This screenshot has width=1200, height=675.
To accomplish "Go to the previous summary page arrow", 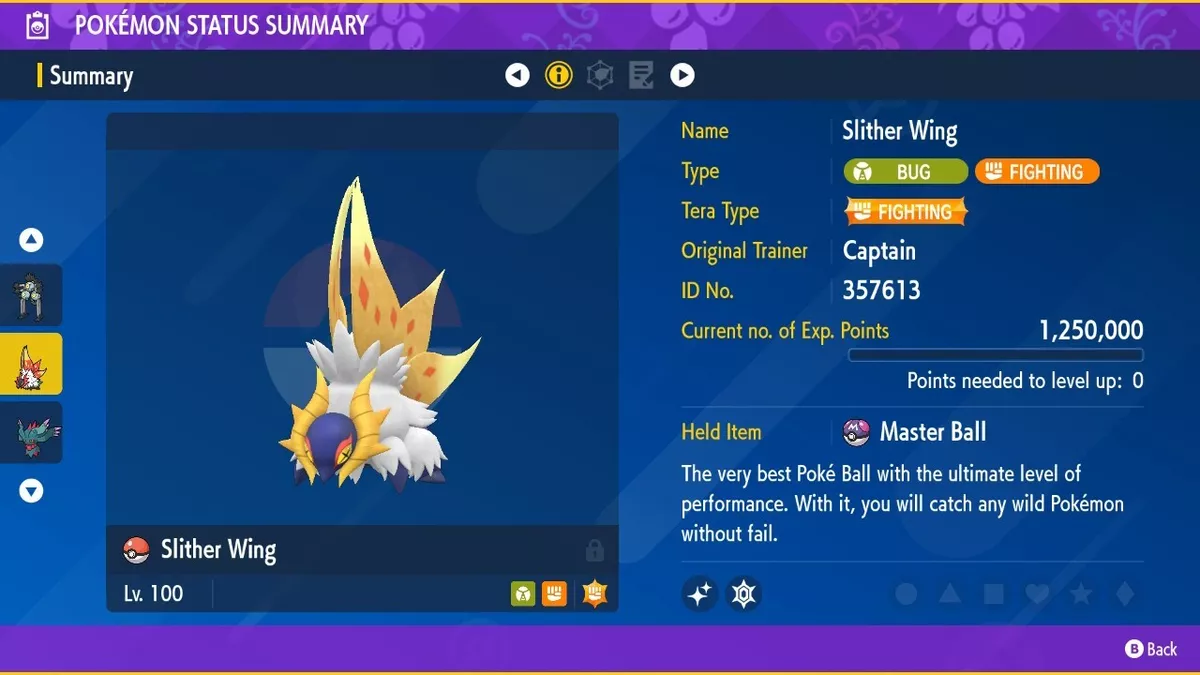I will pyautogui.click(x=517, y=75).
